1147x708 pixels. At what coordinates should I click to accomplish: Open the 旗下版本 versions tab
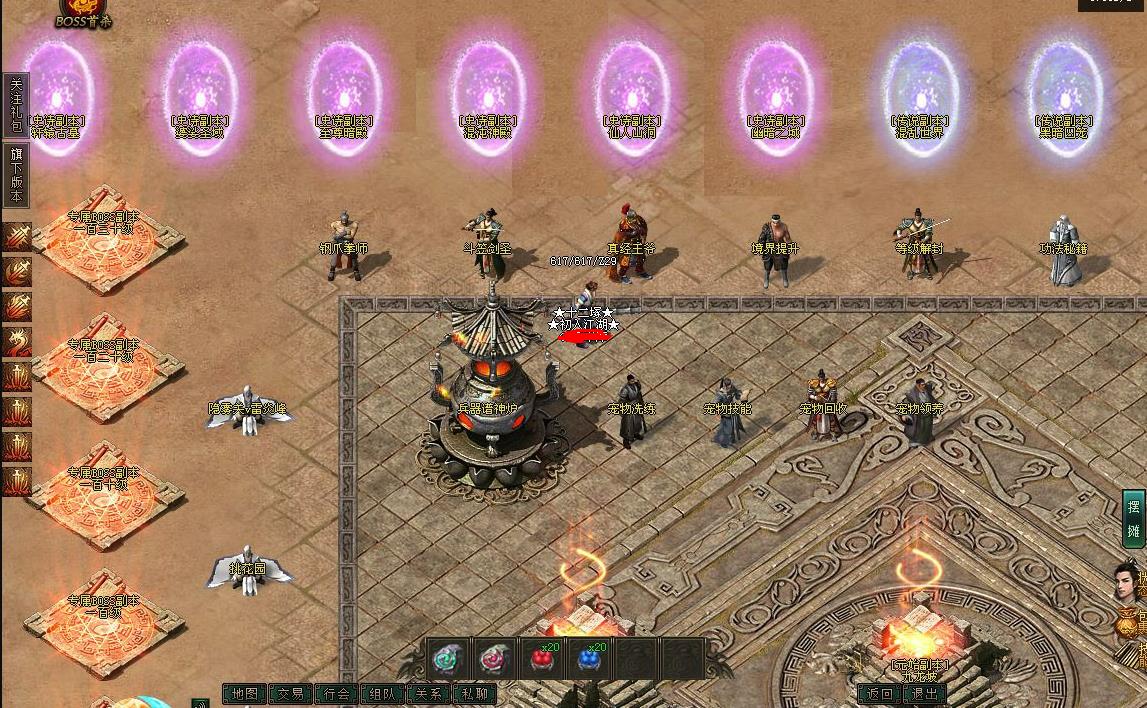click(15, 175)
